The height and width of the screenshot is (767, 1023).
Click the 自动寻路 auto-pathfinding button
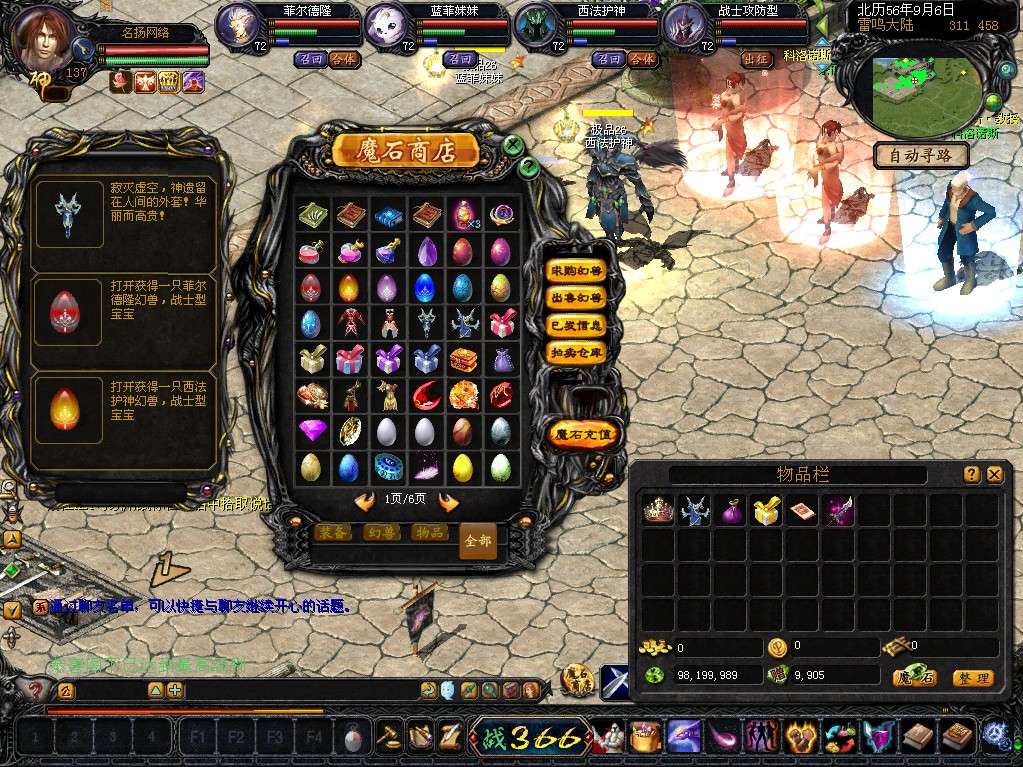(x=921, y=156)
